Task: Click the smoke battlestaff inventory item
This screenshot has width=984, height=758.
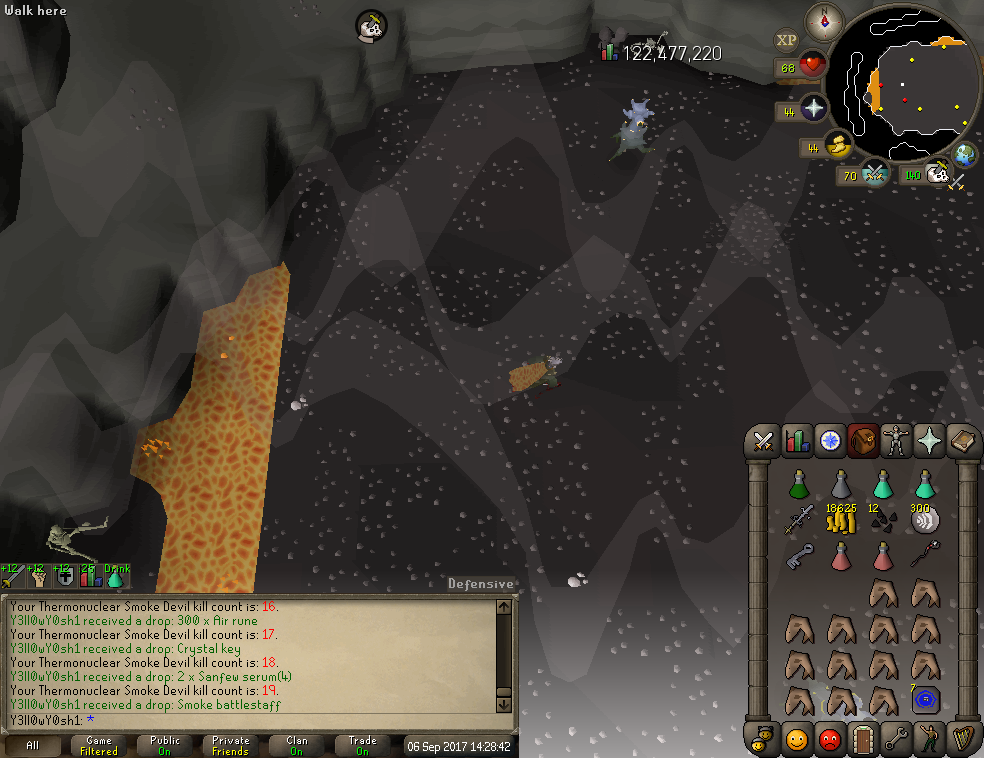Action: click(x=924, y=553)
